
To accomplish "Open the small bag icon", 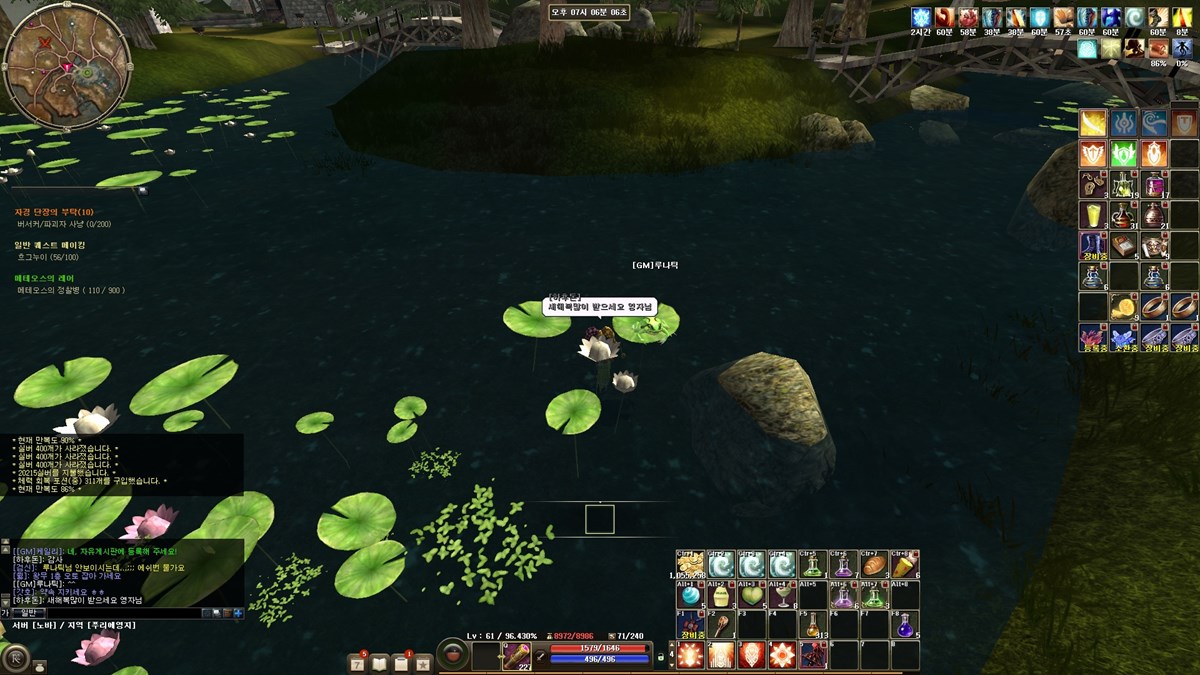I will click(40, 664).
